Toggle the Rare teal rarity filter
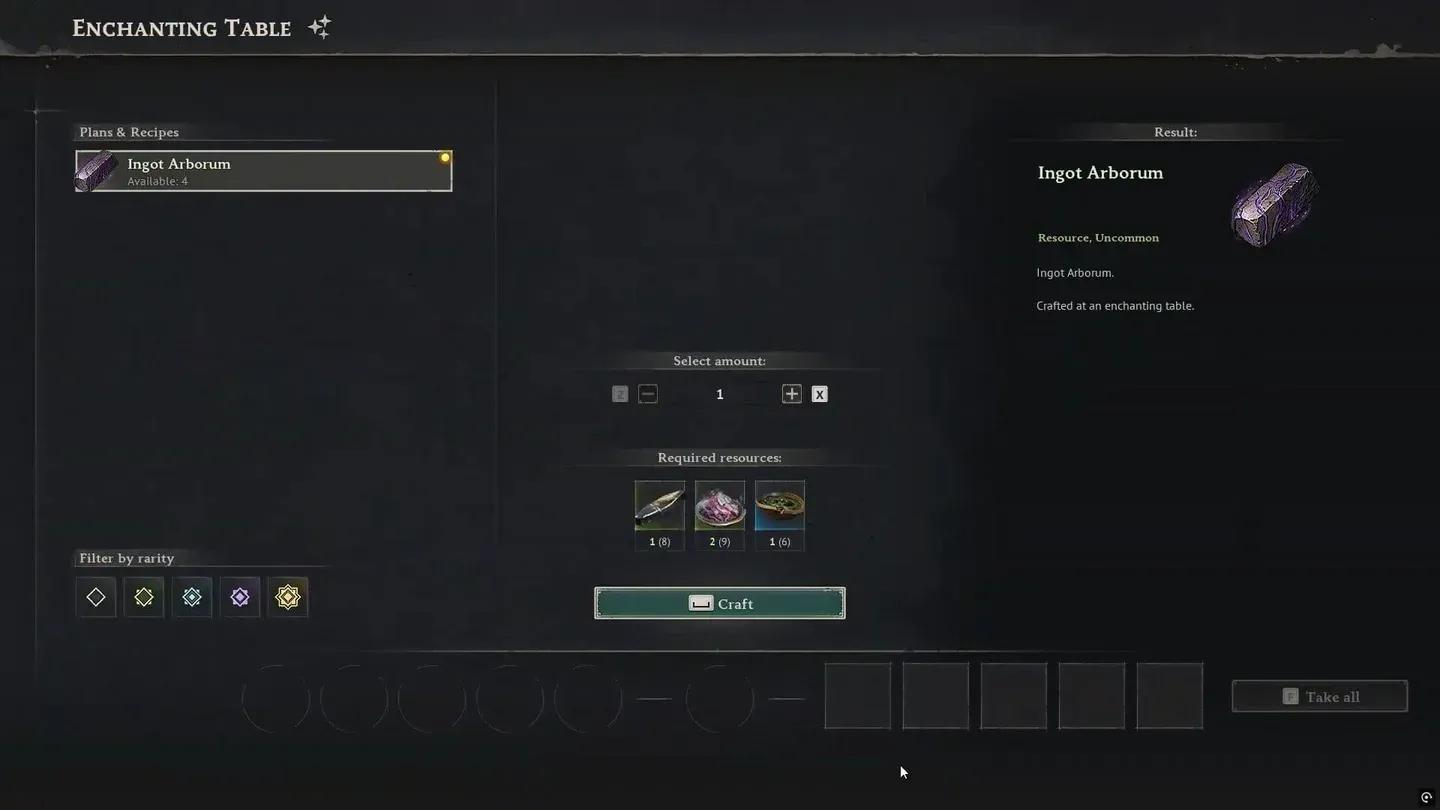The image size is (1440, 810). coord(191,596)
